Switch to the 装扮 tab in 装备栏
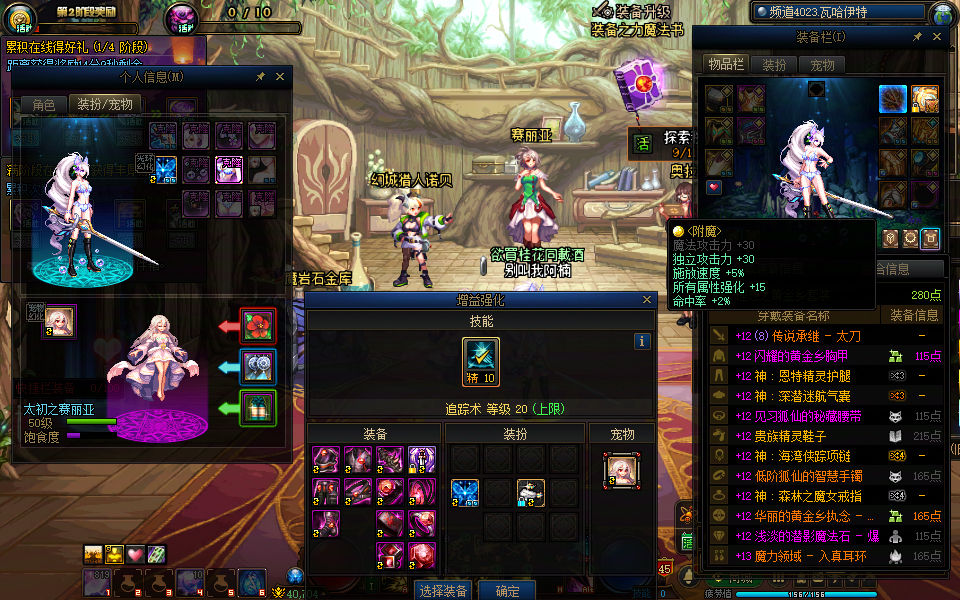Viewport: 960px width, 600px height. pos(774,65)
